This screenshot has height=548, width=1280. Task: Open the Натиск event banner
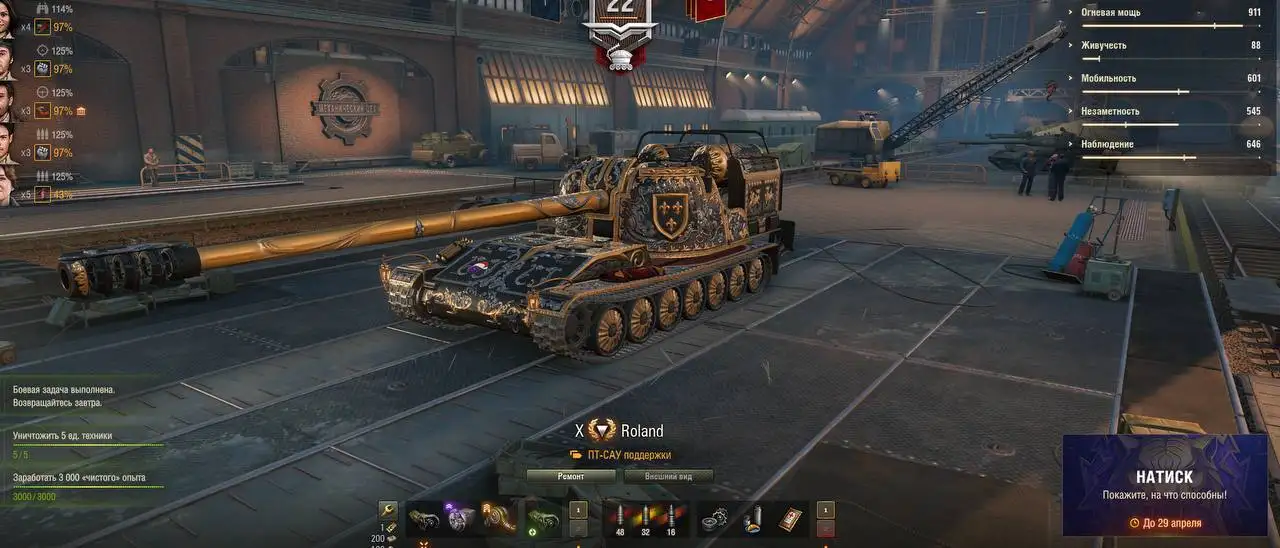1164,485
